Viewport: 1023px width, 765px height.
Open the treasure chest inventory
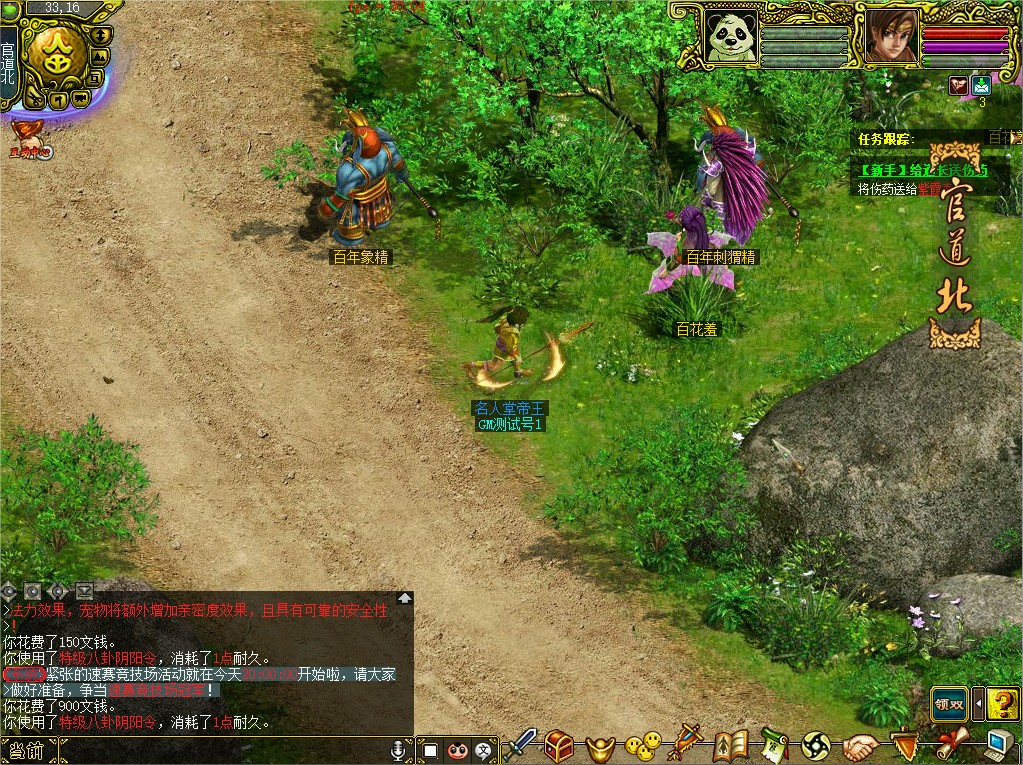(x=559, y=745)
